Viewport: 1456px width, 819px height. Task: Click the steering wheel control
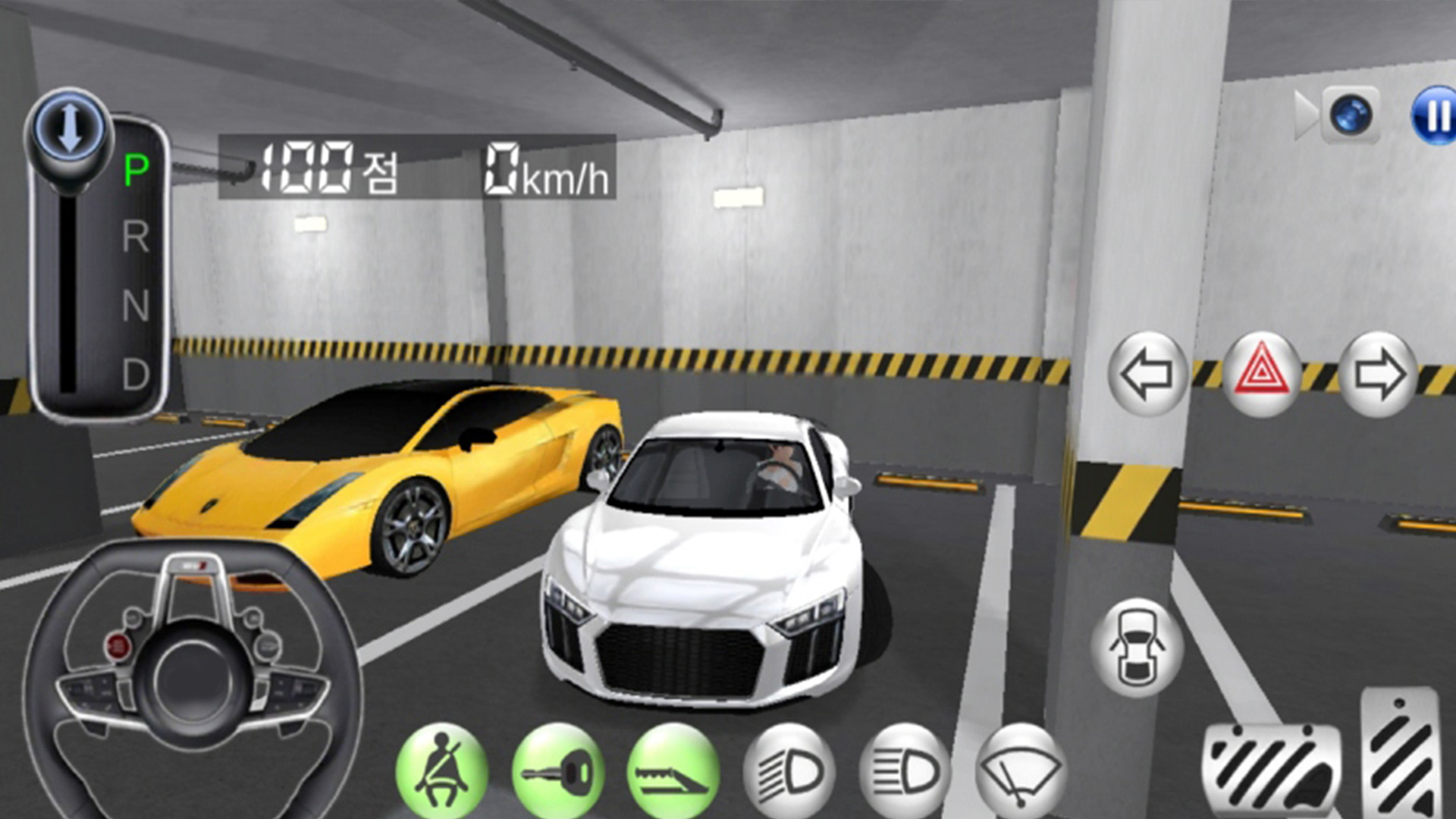pyautogui.click(x=193, y=677)
